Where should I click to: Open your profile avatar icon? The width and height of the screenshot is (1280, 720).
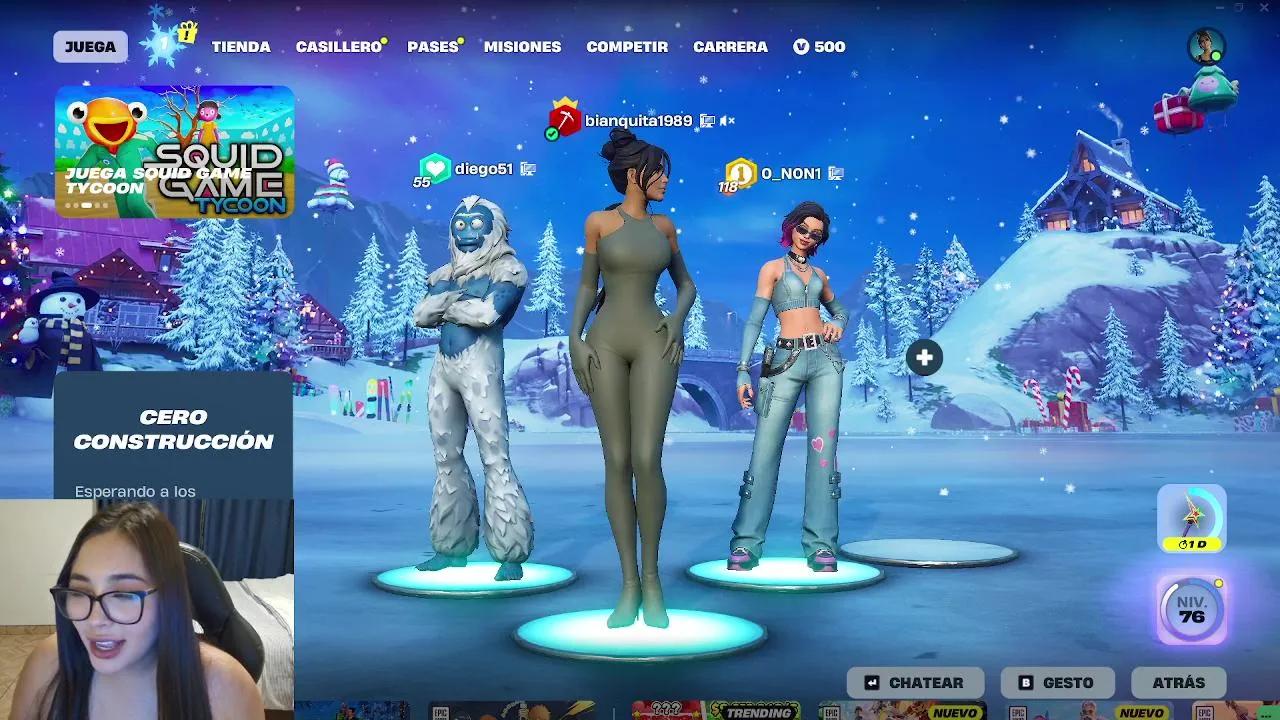pyautogui.click(x=1205, y=42)
